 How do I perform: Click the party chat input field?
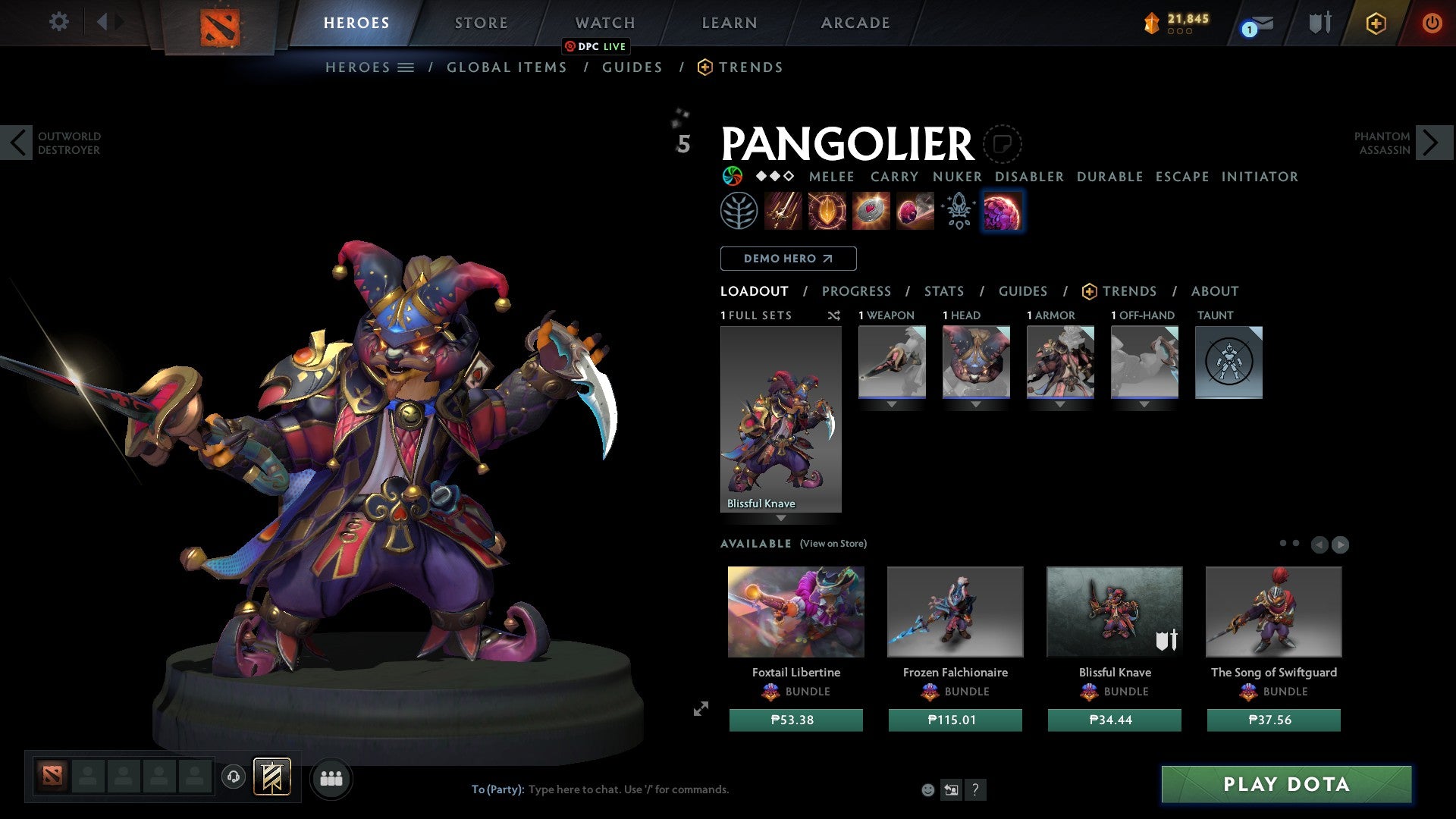coord(682,789)
